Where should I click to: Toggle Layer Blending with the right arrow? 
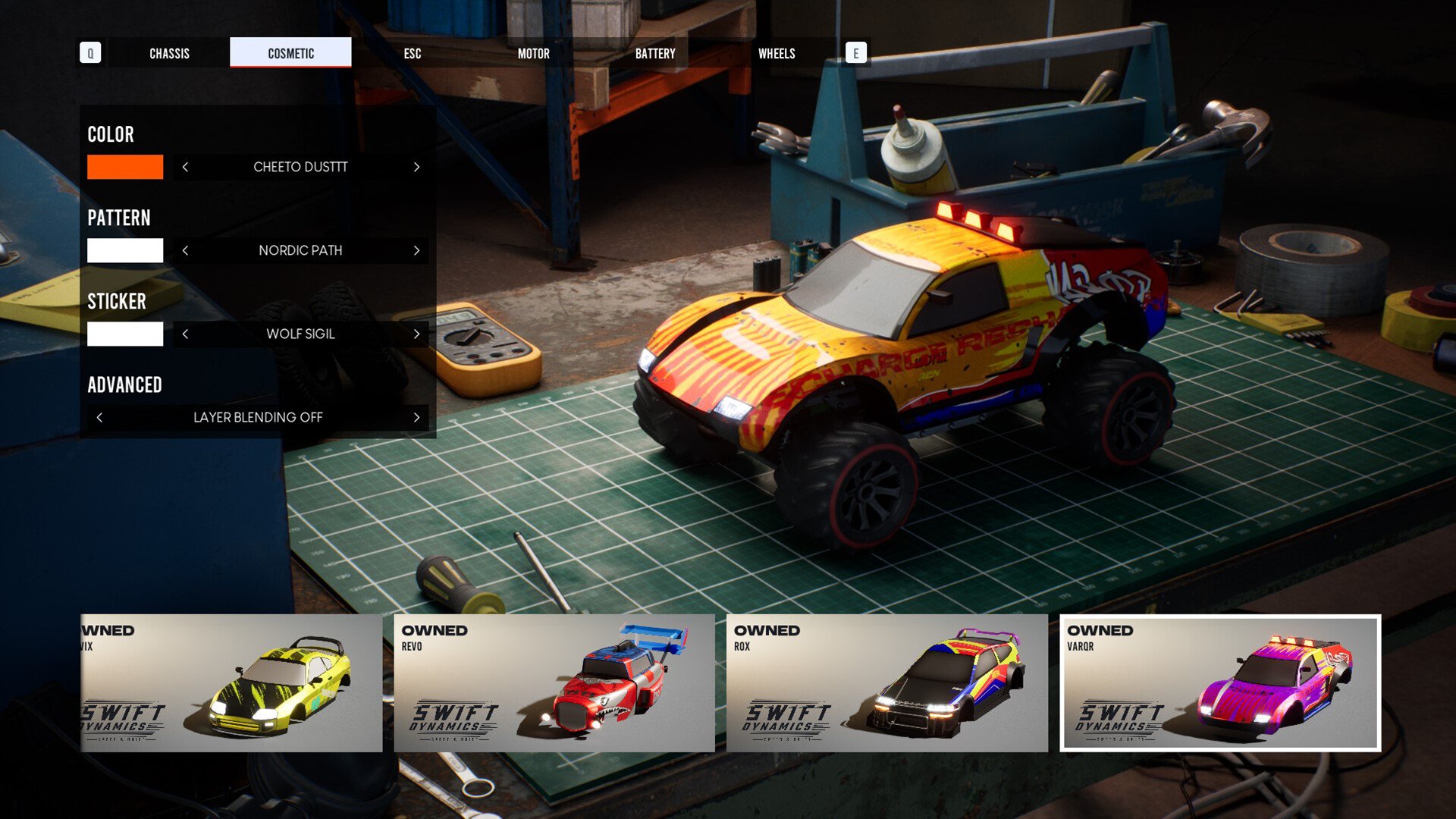pos(416,417)
